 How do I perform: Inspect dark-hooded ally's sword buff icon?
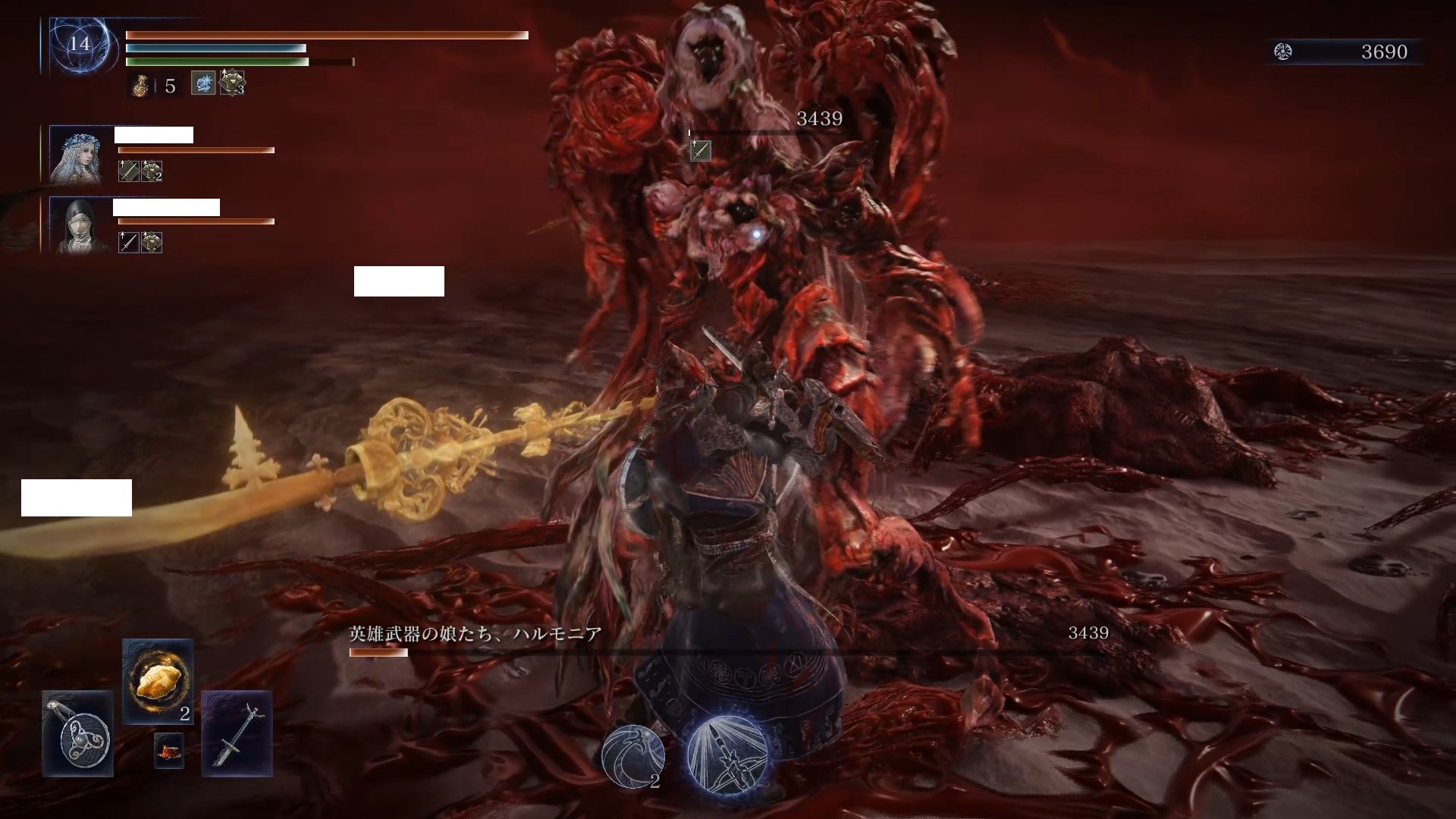coord(128,243)
